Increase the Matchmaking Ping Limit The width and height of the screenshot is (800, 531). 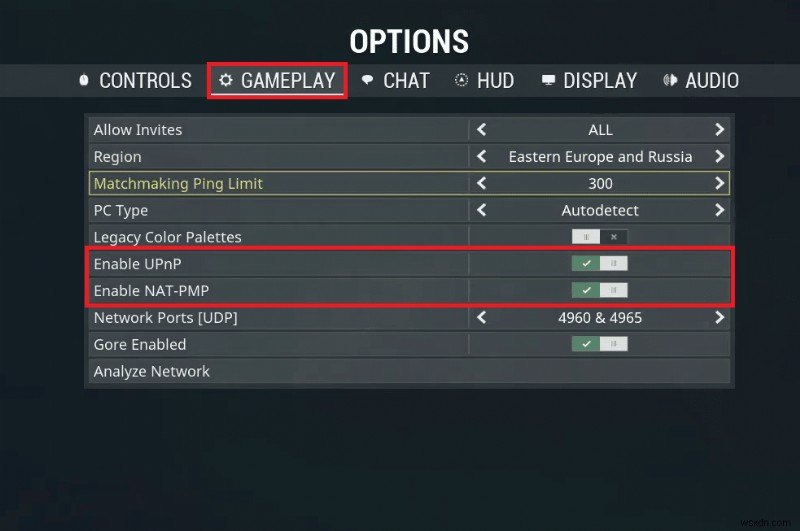pyautogui.click(x=719, y=184)
